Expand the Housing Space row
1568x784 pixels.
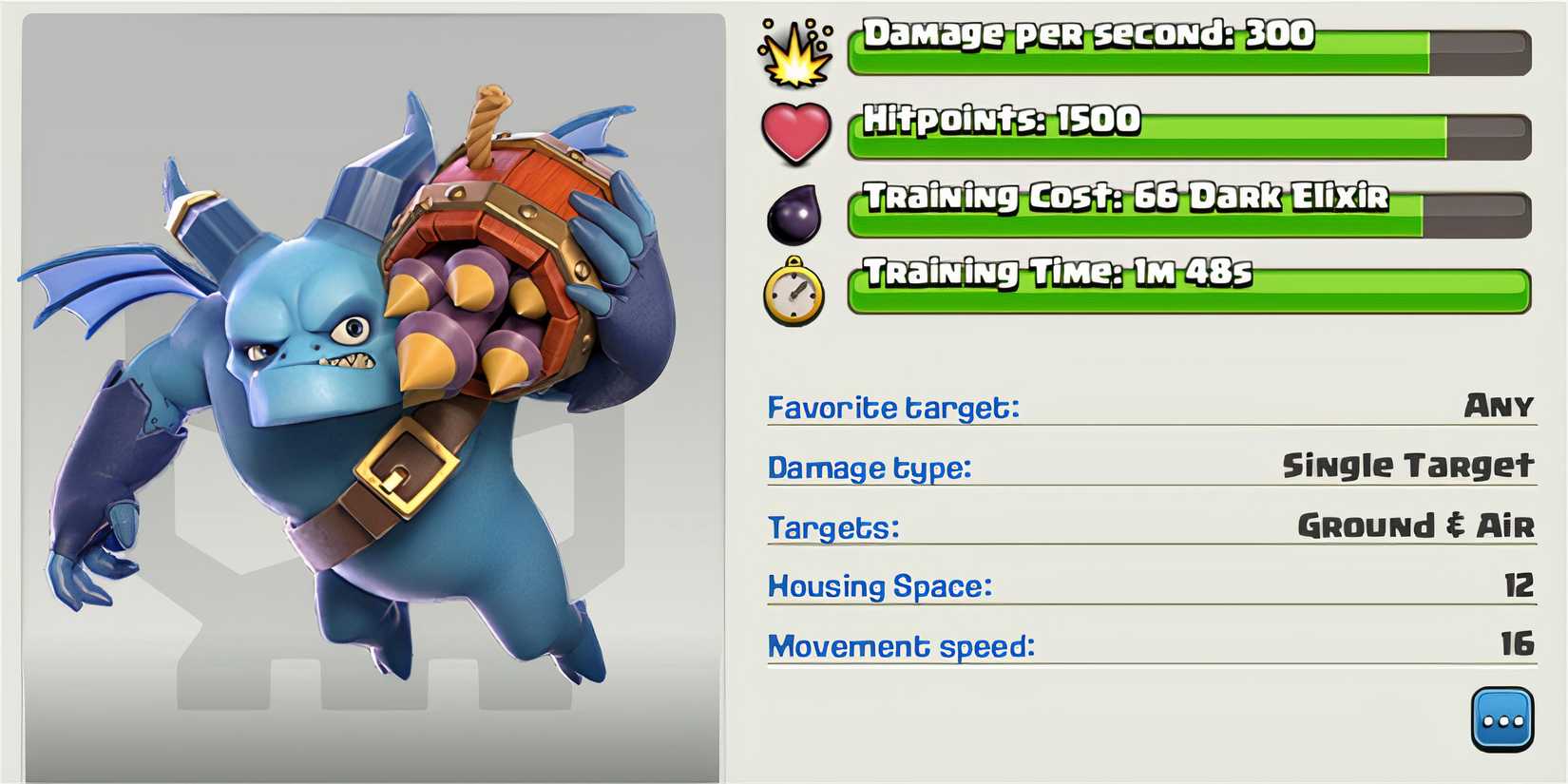coord(879,586)
